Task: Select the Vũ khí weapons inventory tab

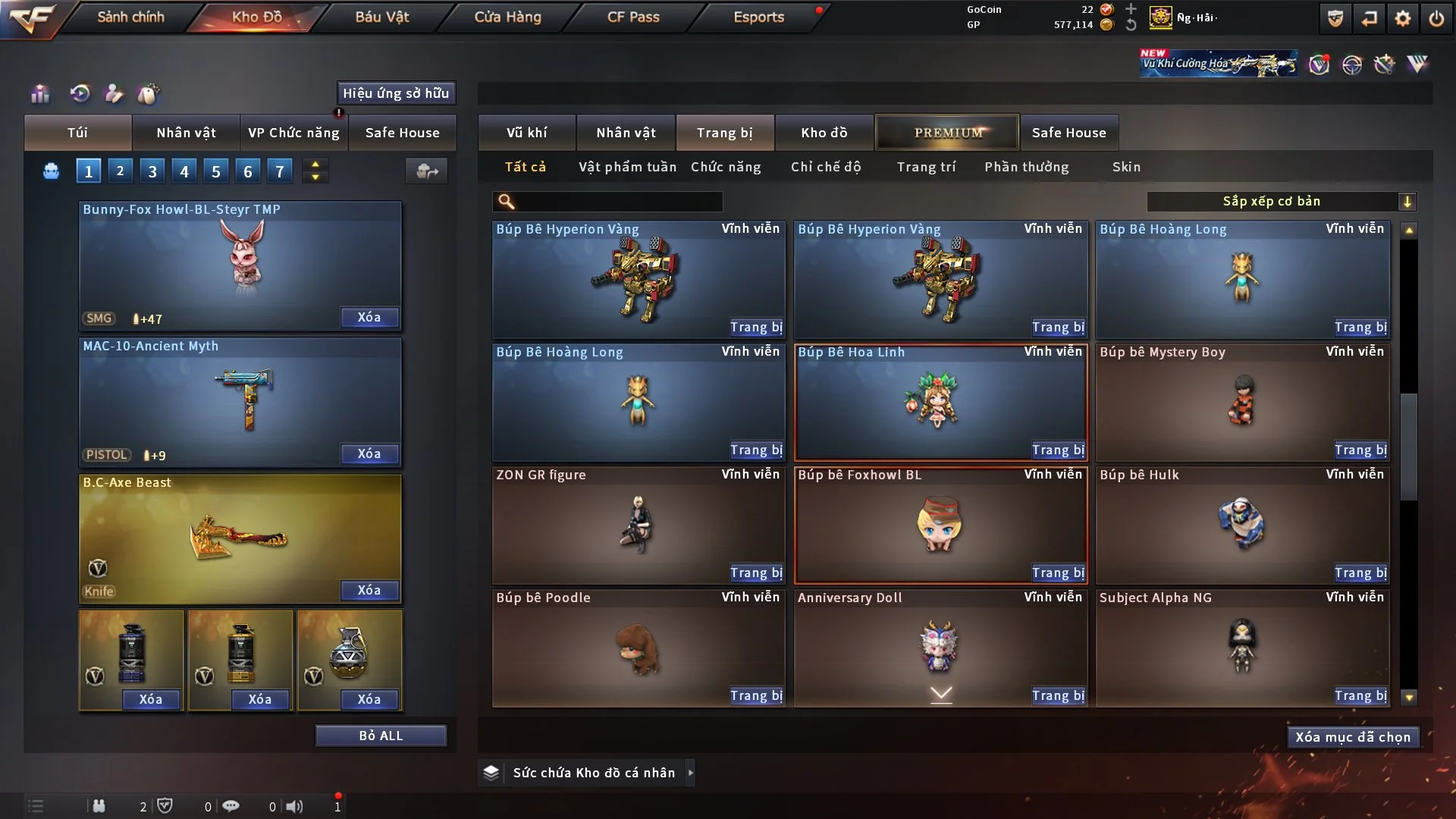Action: tap(526, 133)
